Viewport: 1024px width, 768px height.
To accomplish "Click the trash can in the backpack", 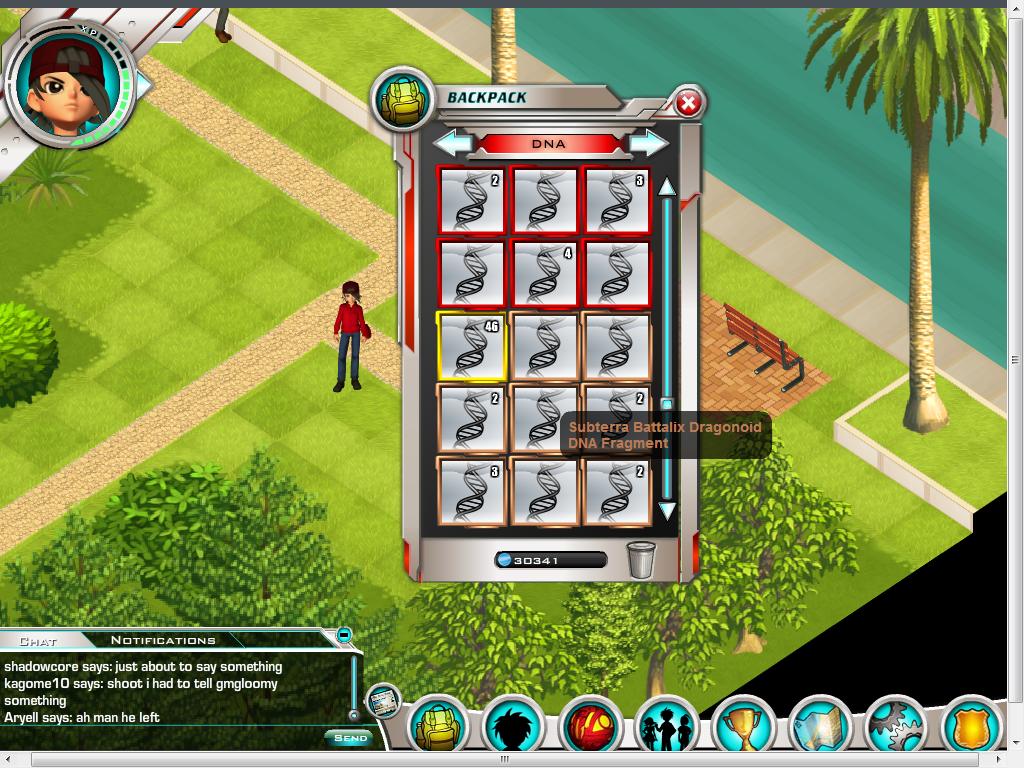I will tap(641, 559).
